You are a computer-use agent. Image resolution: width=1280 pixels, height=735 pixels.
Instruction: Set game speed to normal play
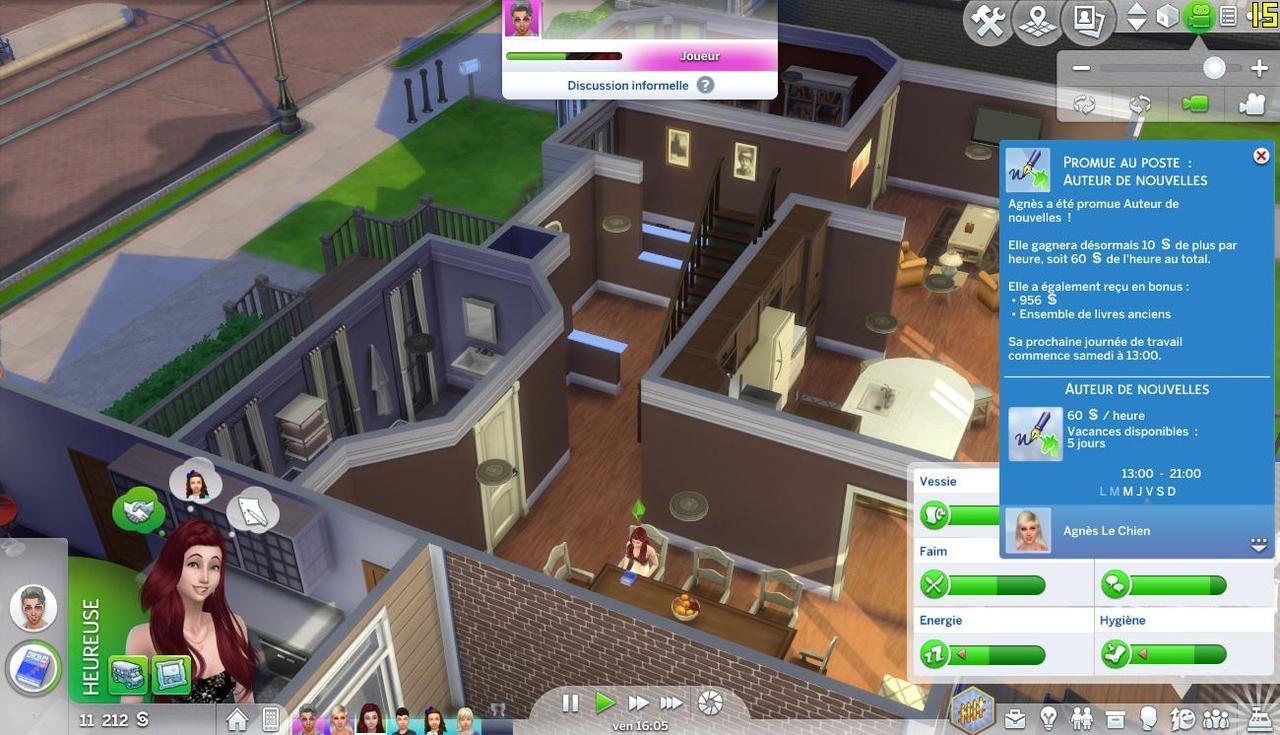click(x=604, y=703)
